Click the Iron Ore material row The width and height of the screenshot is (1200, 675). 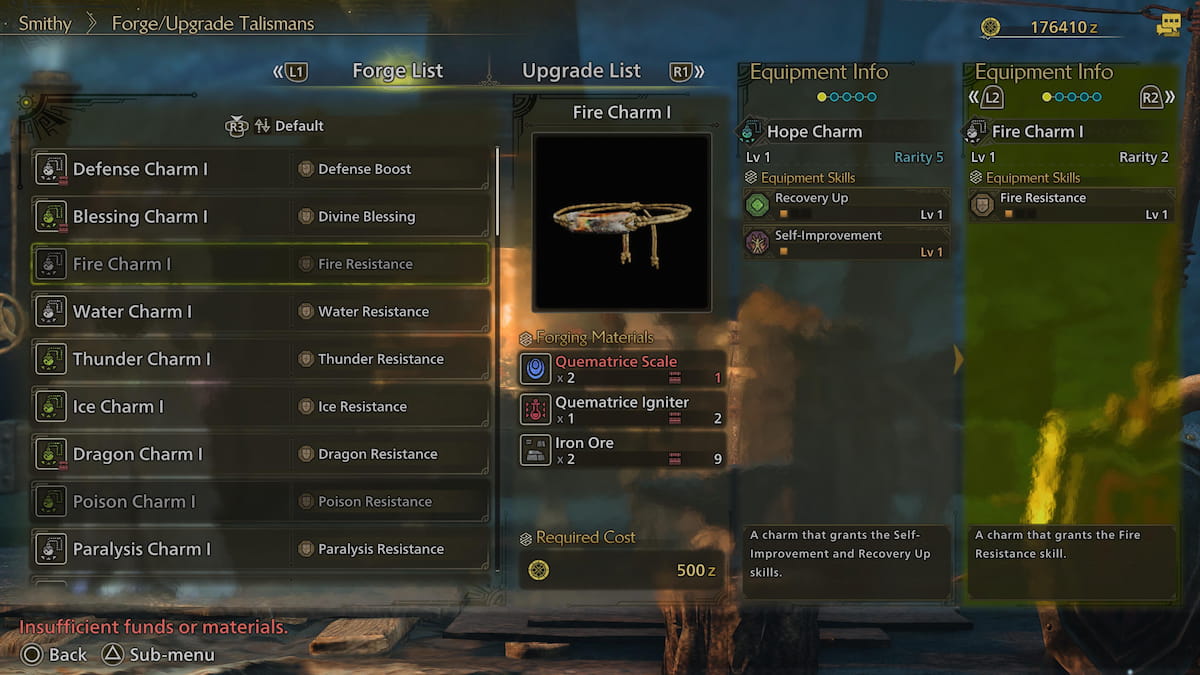click(622, 450)
